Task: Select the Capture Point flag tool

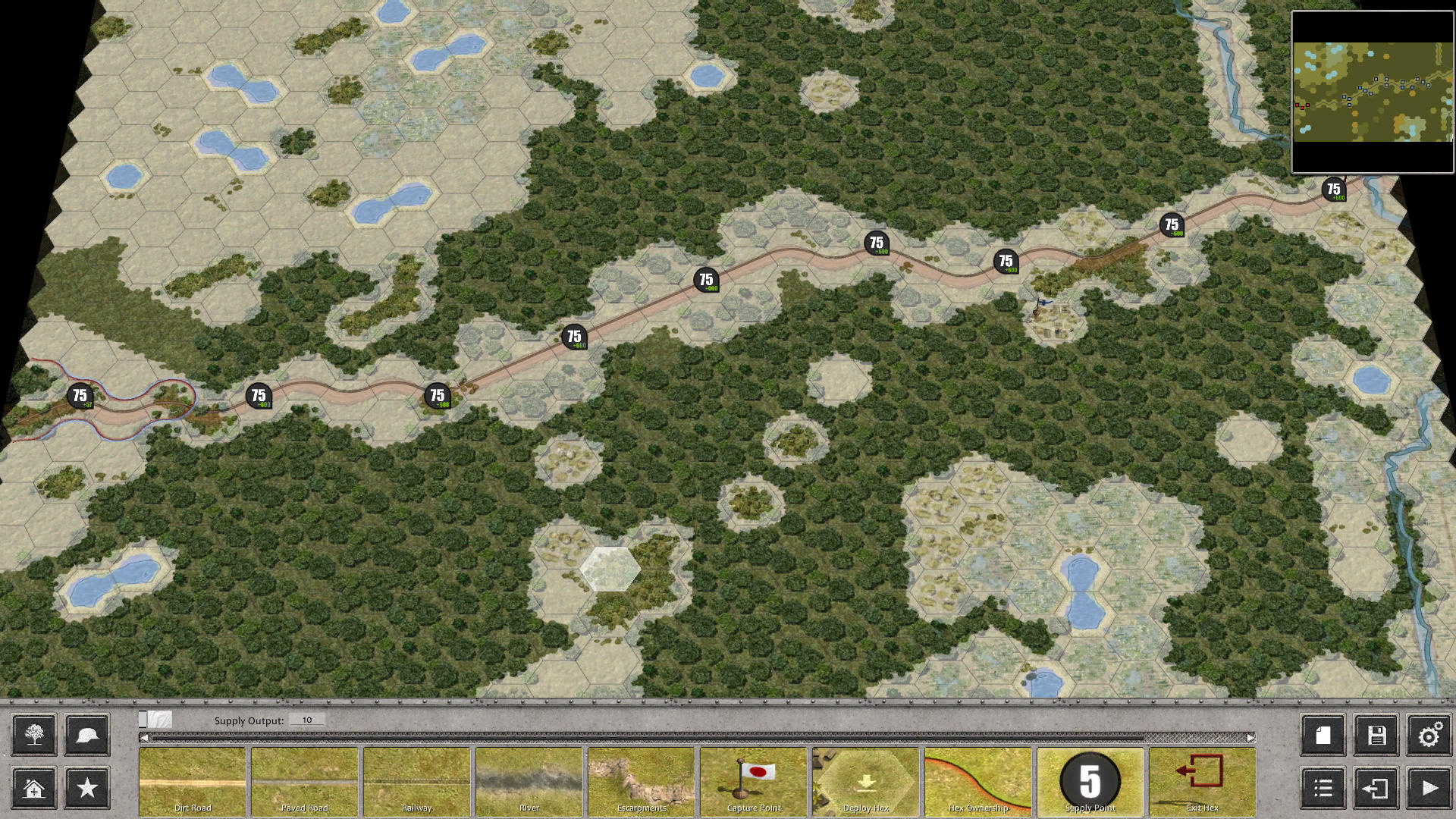Action: (753, 781)
